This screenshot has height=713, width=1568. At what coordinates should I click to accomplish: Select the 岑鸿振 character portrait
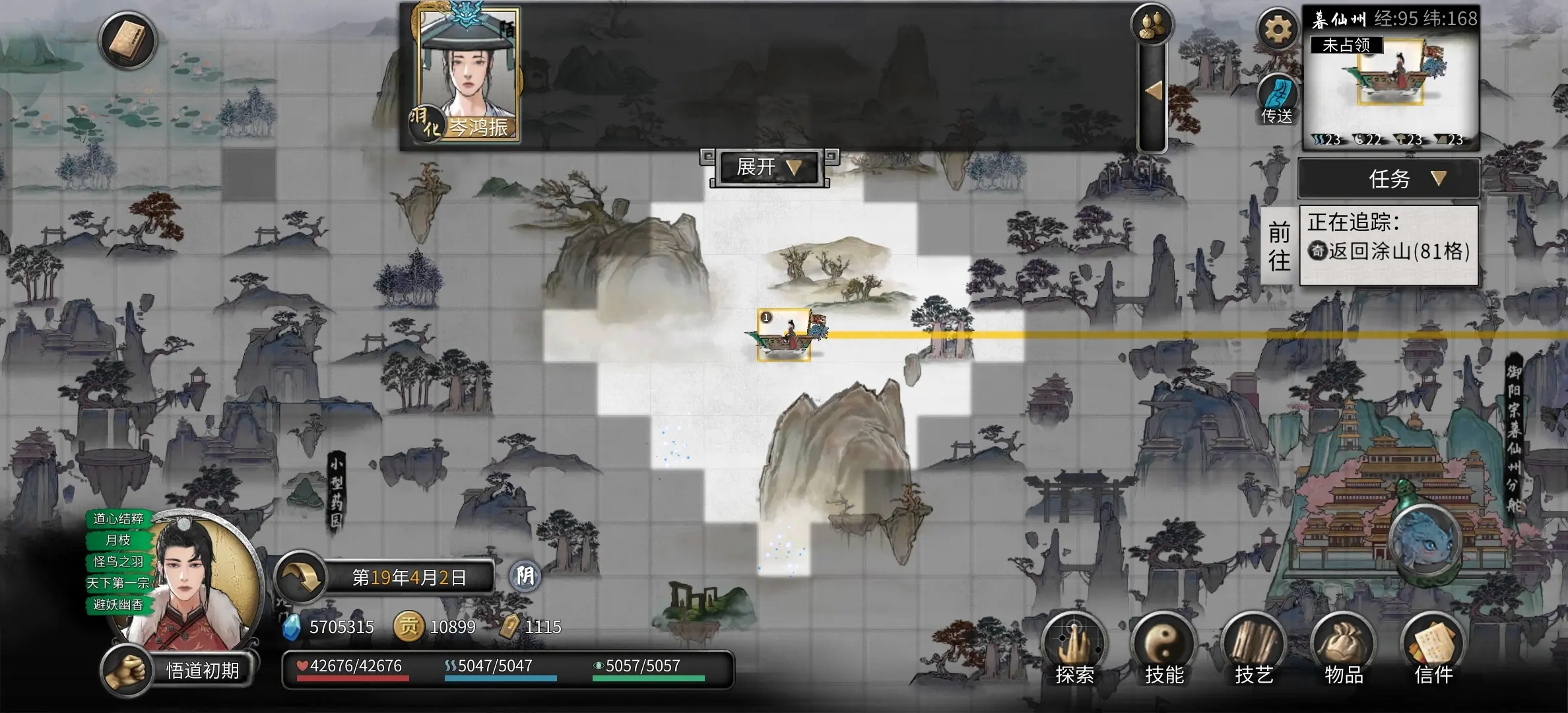point(469,73)
